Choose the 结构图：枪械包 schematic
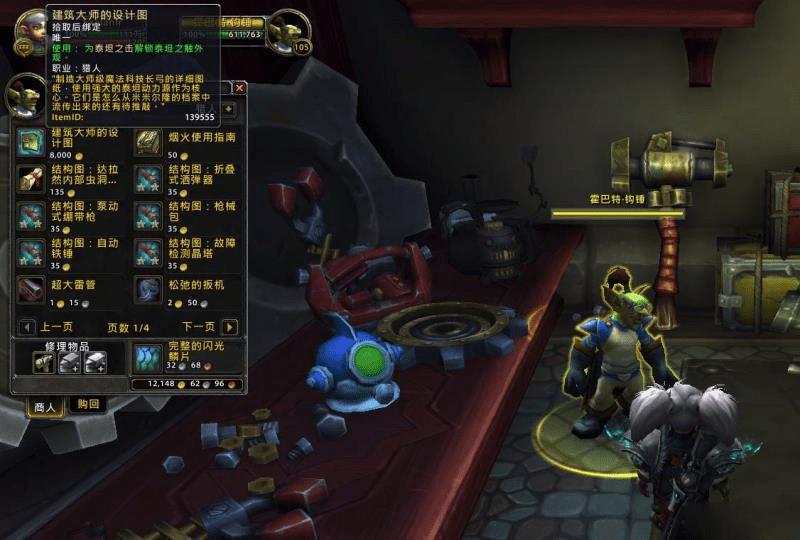Image resolution: width=800 pixels, height=540 pixels. pyautogui.click(x=148, y=215)
